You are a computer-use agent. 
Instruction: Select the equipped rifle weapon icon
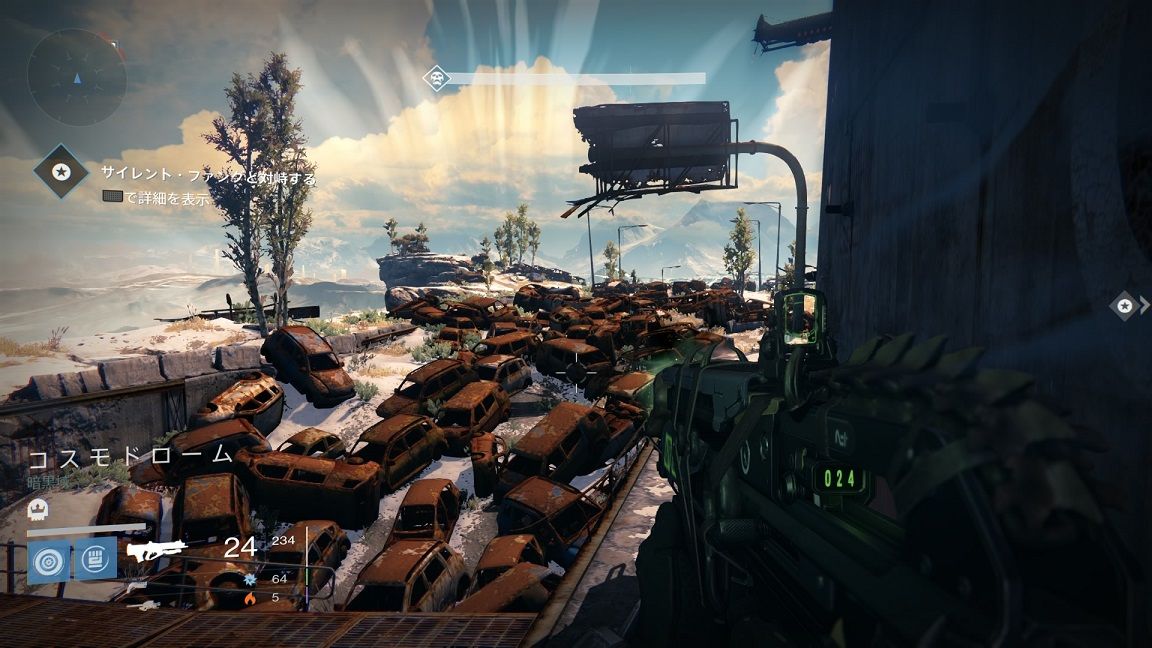157,550
